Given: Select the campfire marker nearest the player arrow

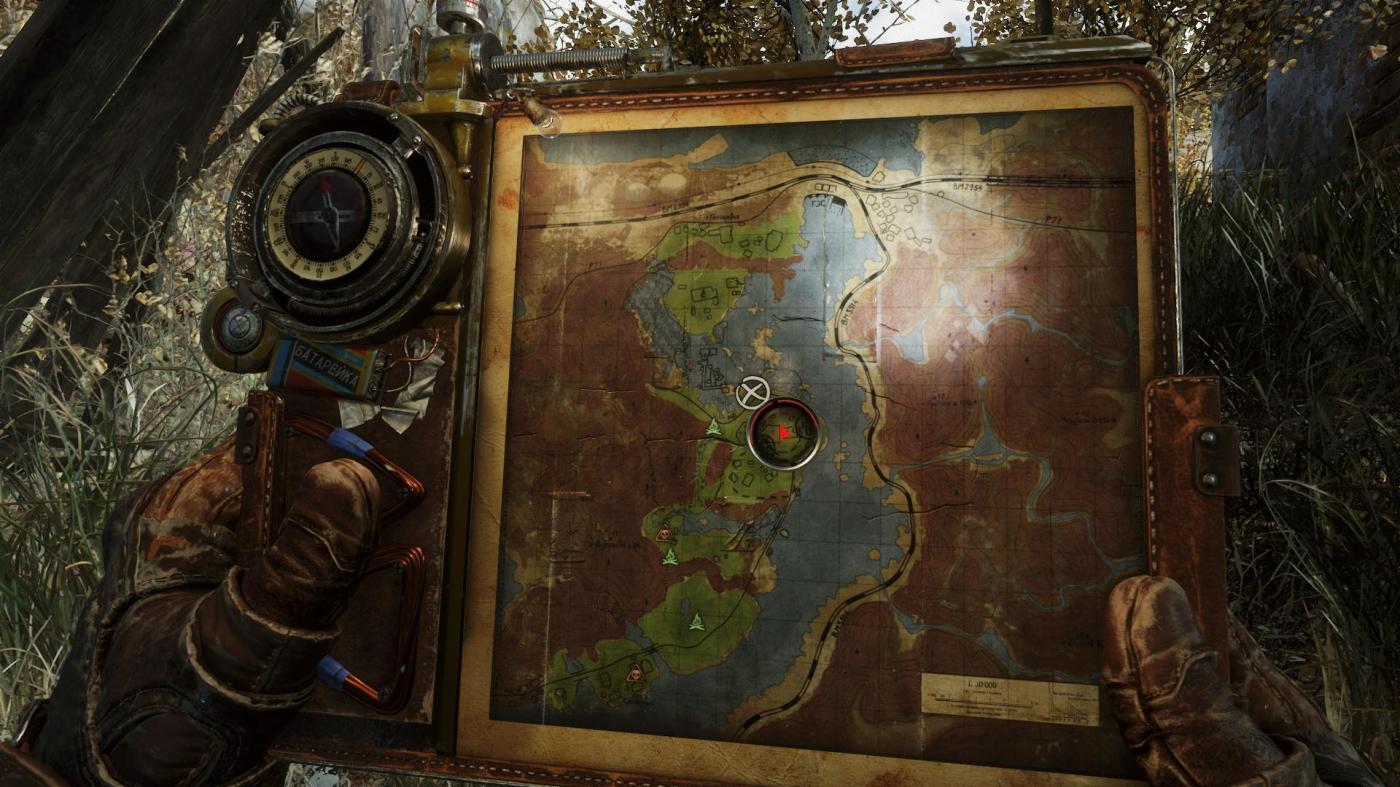Looking at the screenshot, I should click(714, 428).
